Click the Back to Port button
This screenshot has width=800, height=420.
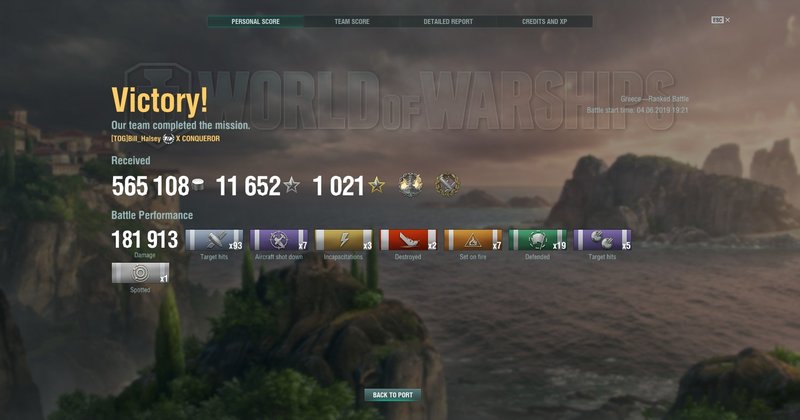[393, 395]
